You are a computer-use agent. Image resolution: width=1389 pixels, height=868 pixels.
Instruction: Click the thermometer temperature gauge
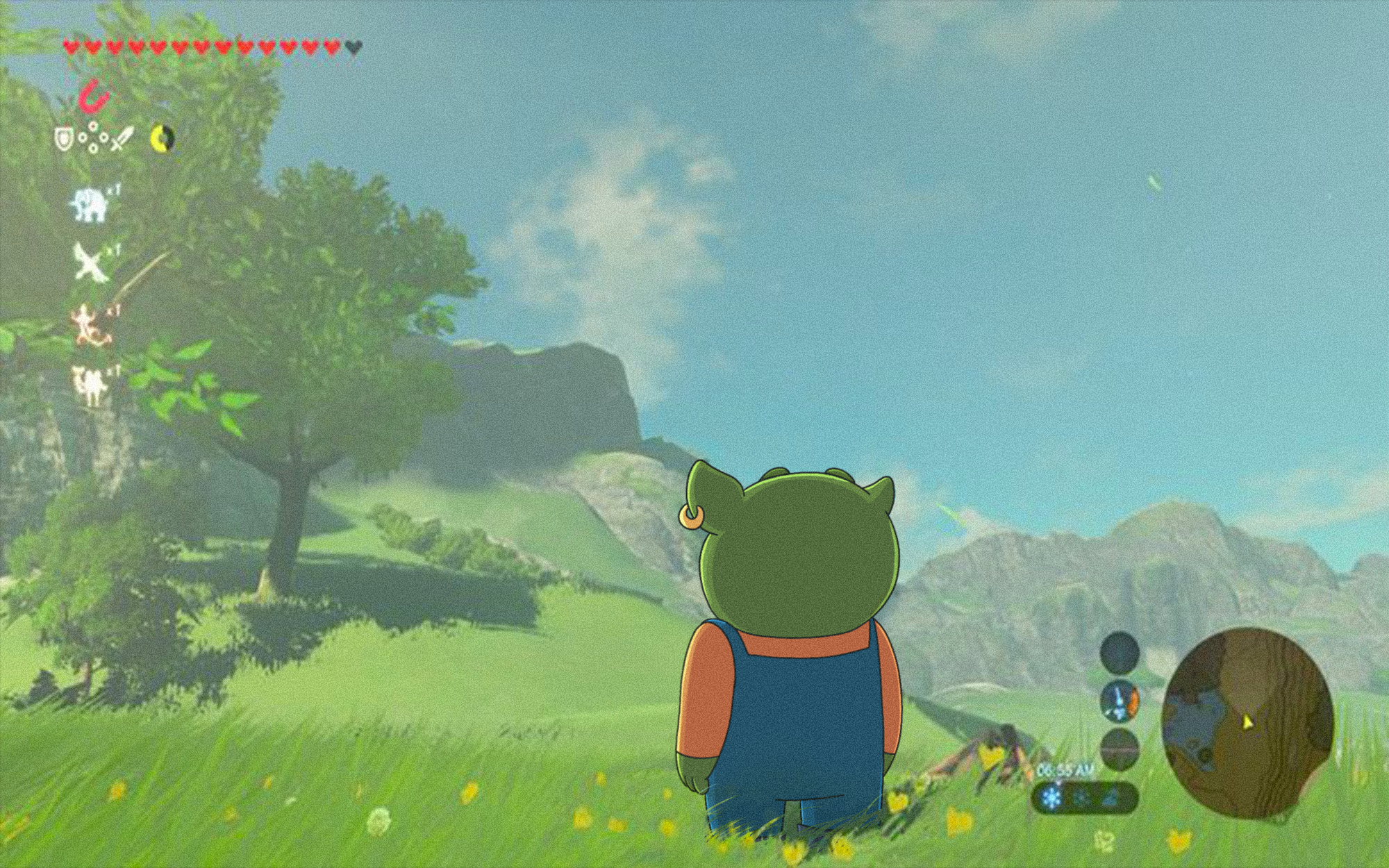1120,701
